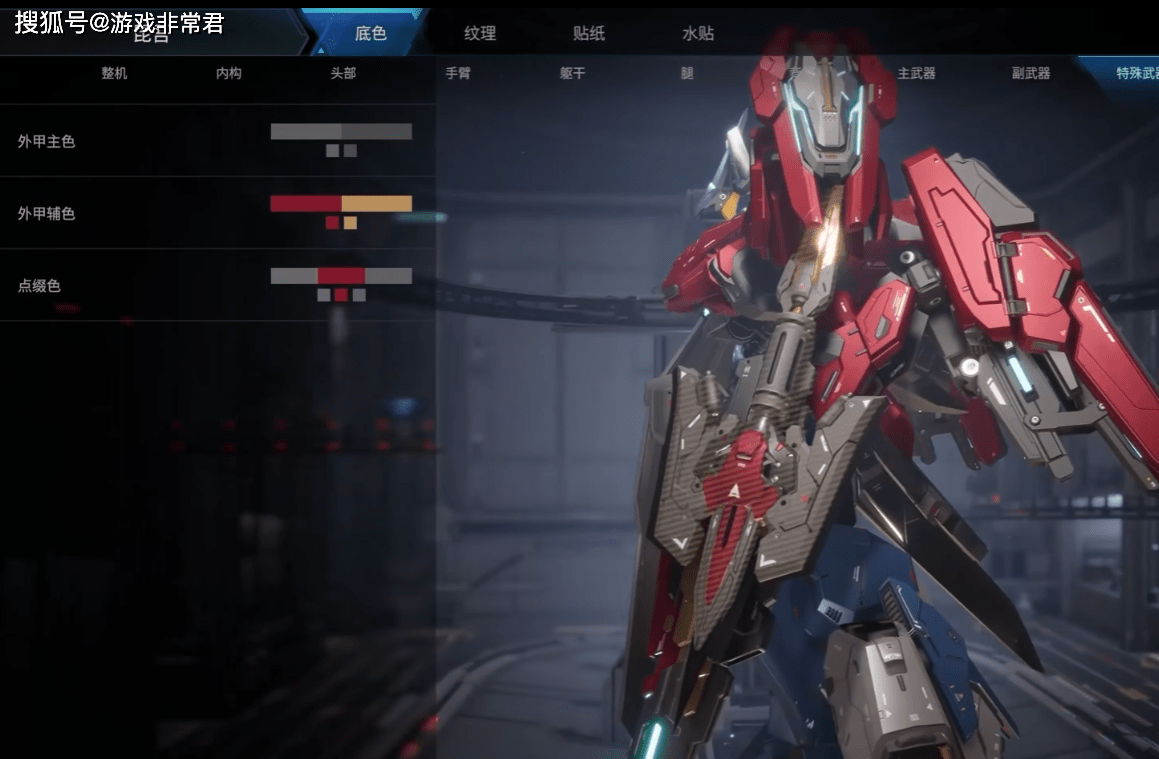Select the 腿 leg category
This screenshot has height=759, width=1159.
687,73
